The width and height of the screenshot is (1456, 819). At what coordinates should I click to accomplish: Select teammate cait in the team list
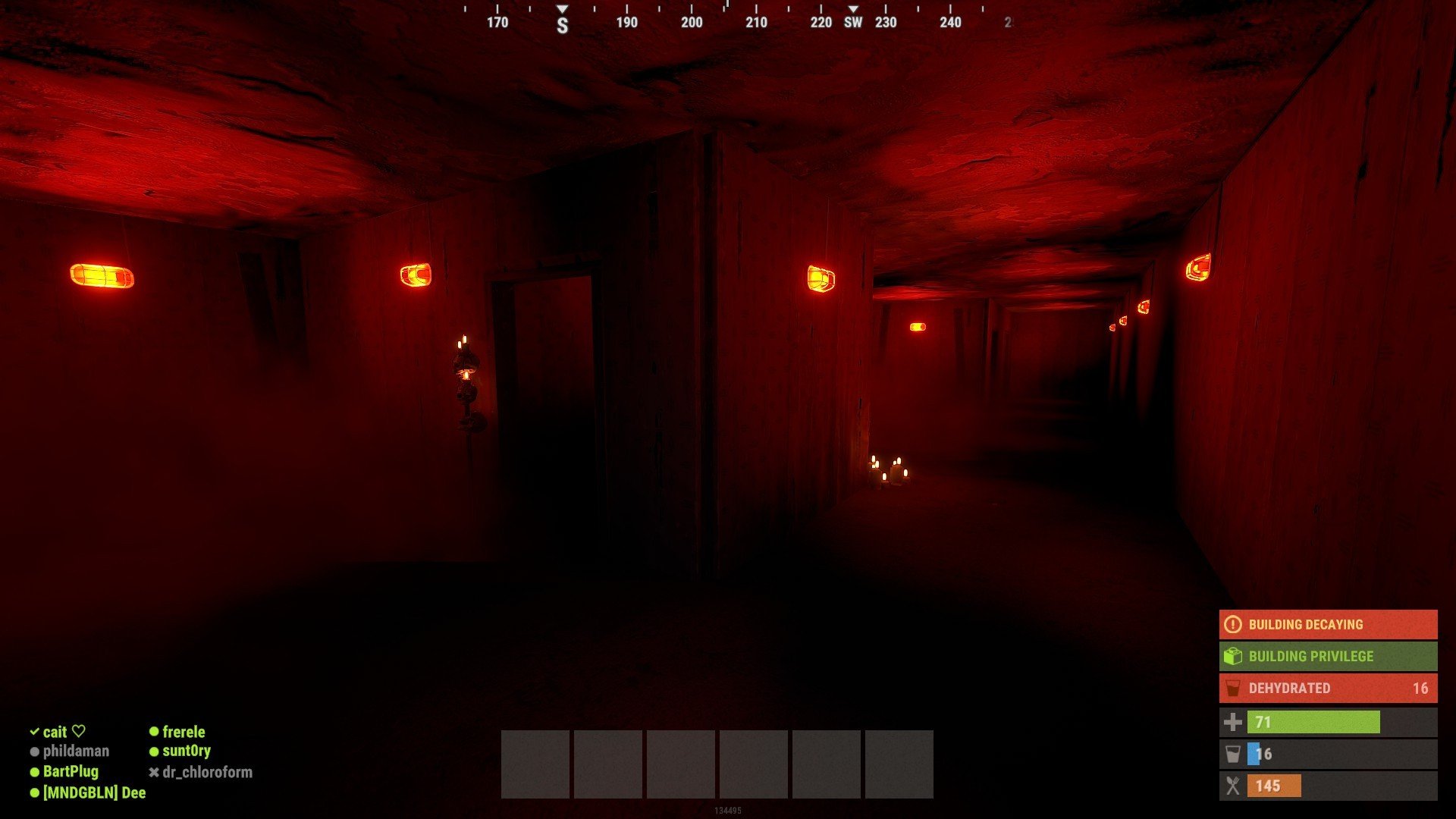[55, 732]
